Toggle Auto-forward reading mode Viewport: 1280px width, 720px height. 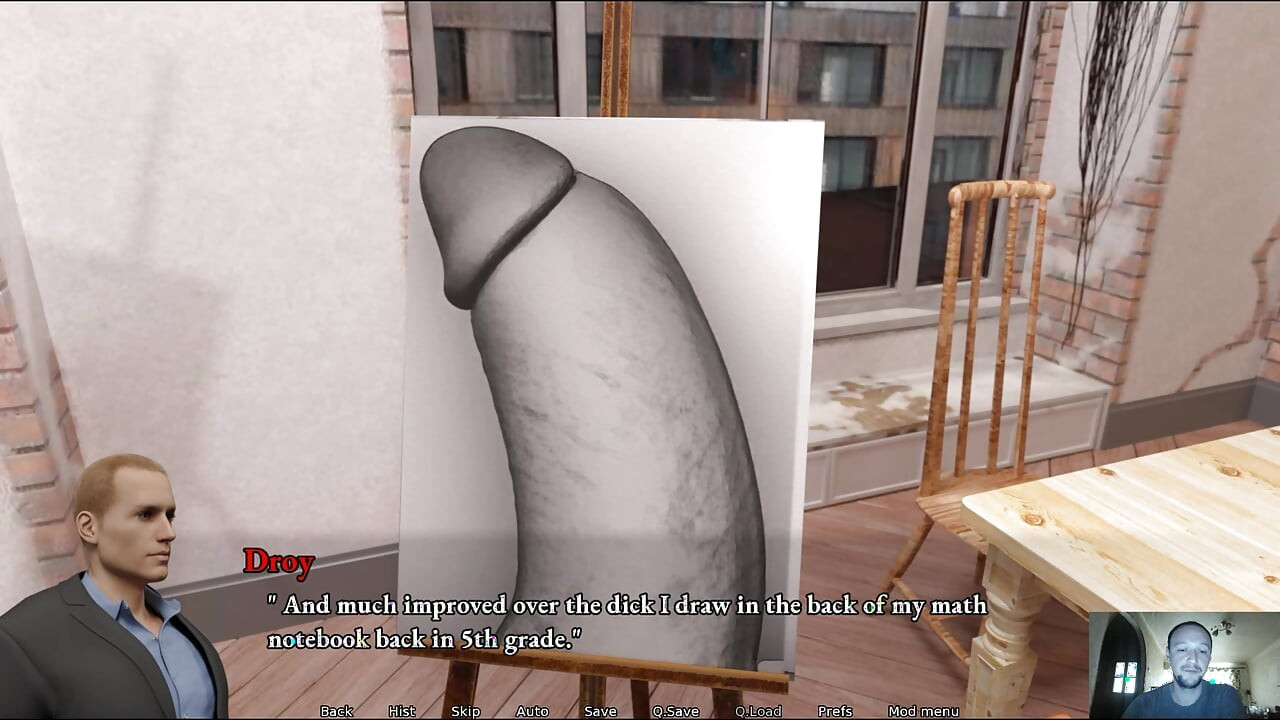click(x=531, y=711)
